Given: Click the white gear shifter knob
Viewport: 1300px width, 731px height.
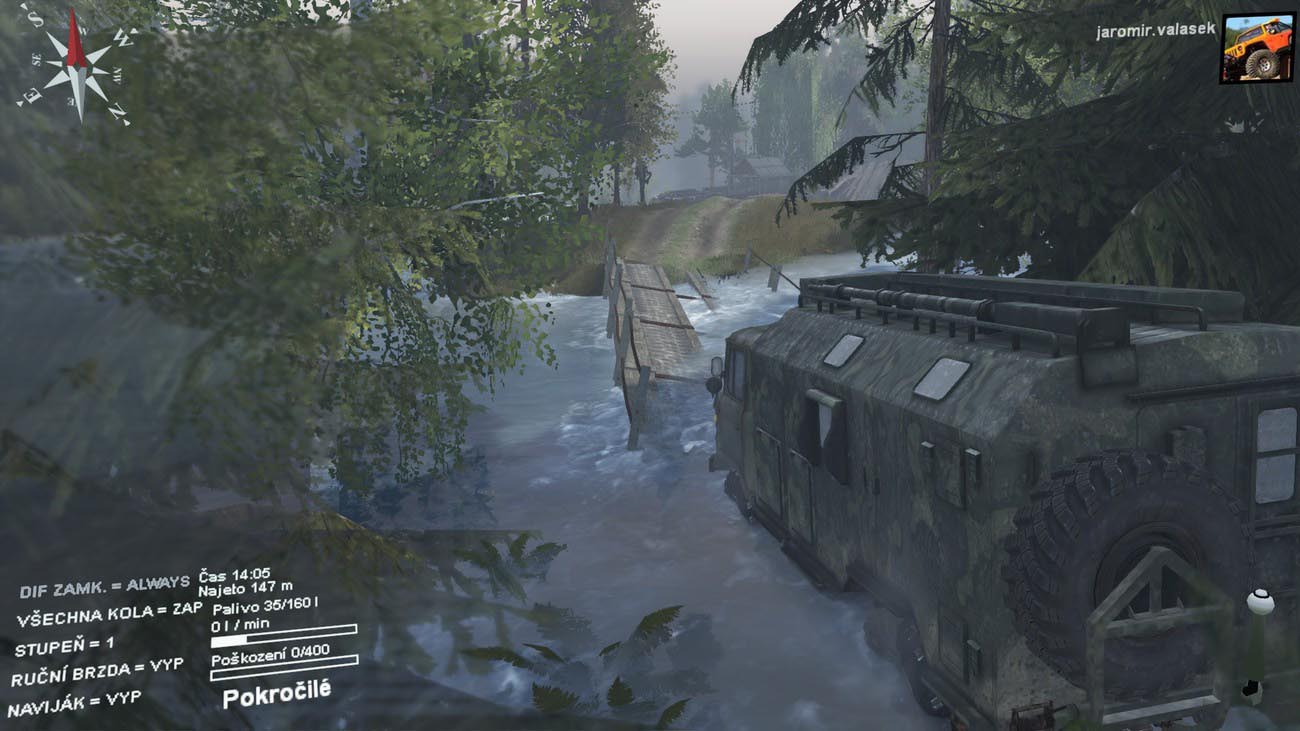Looking at the screenshot, I should point(1260,602).
